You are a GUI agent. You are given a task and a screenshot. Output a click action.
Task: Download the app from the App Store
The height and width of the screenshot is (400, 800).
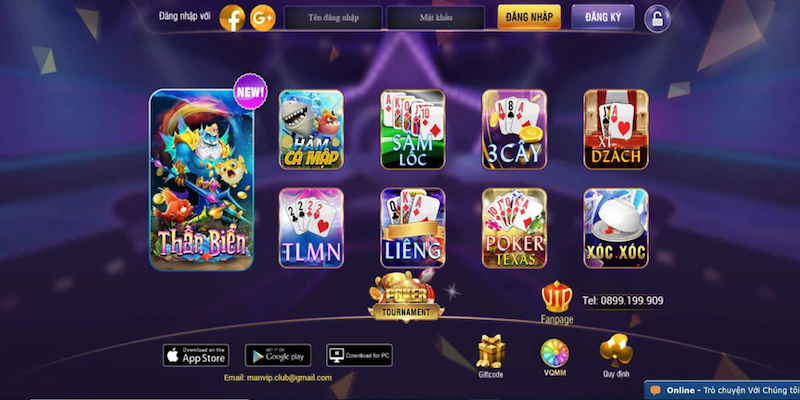pos(196,355)
